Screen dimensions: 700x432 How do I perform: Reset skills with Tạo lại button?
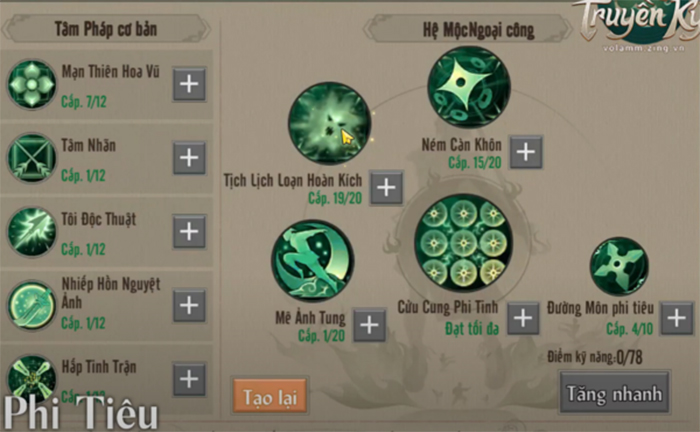(269, 394)
